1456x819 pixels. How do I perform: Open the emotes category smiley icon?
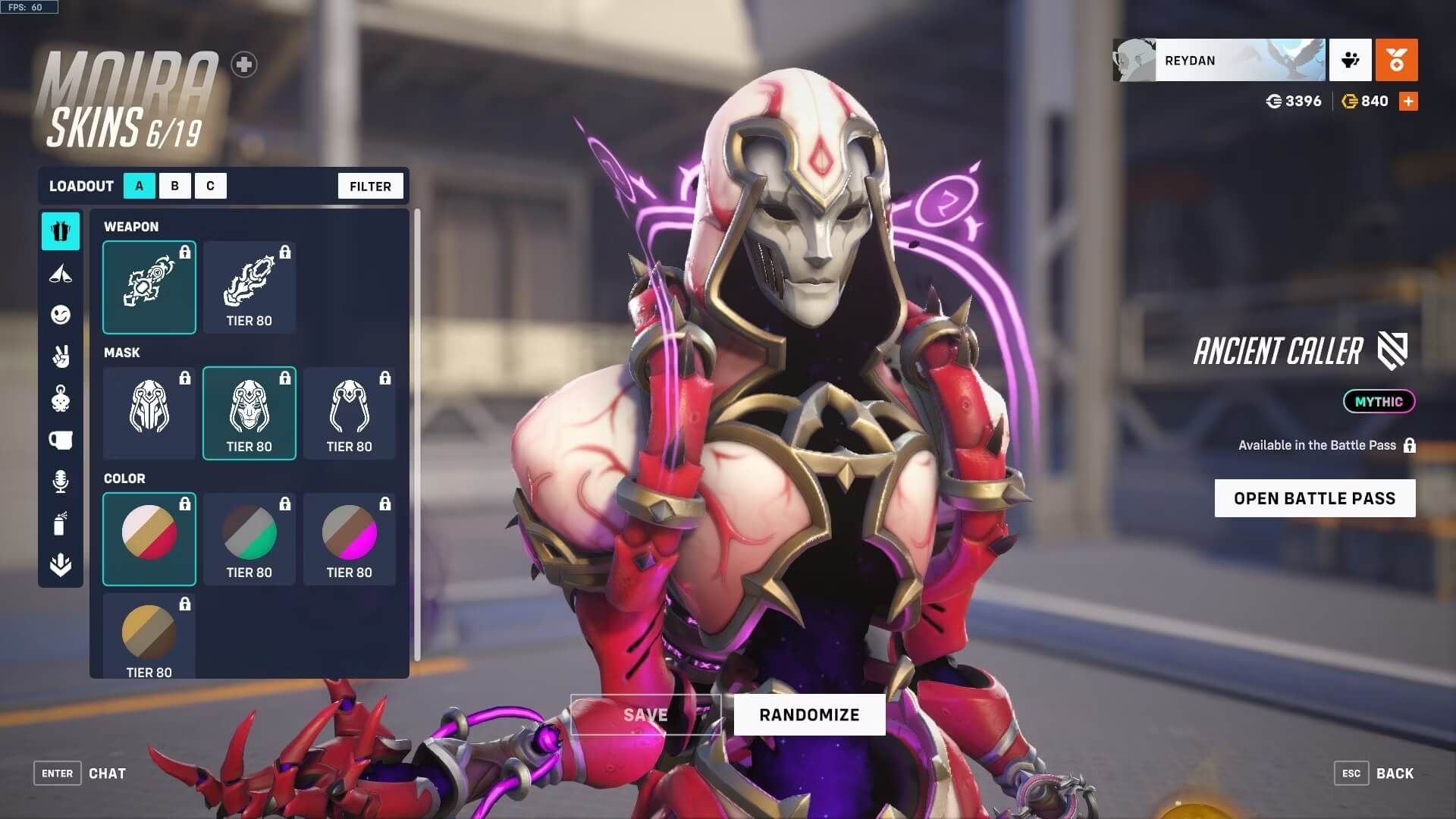[x=61, y=315]
